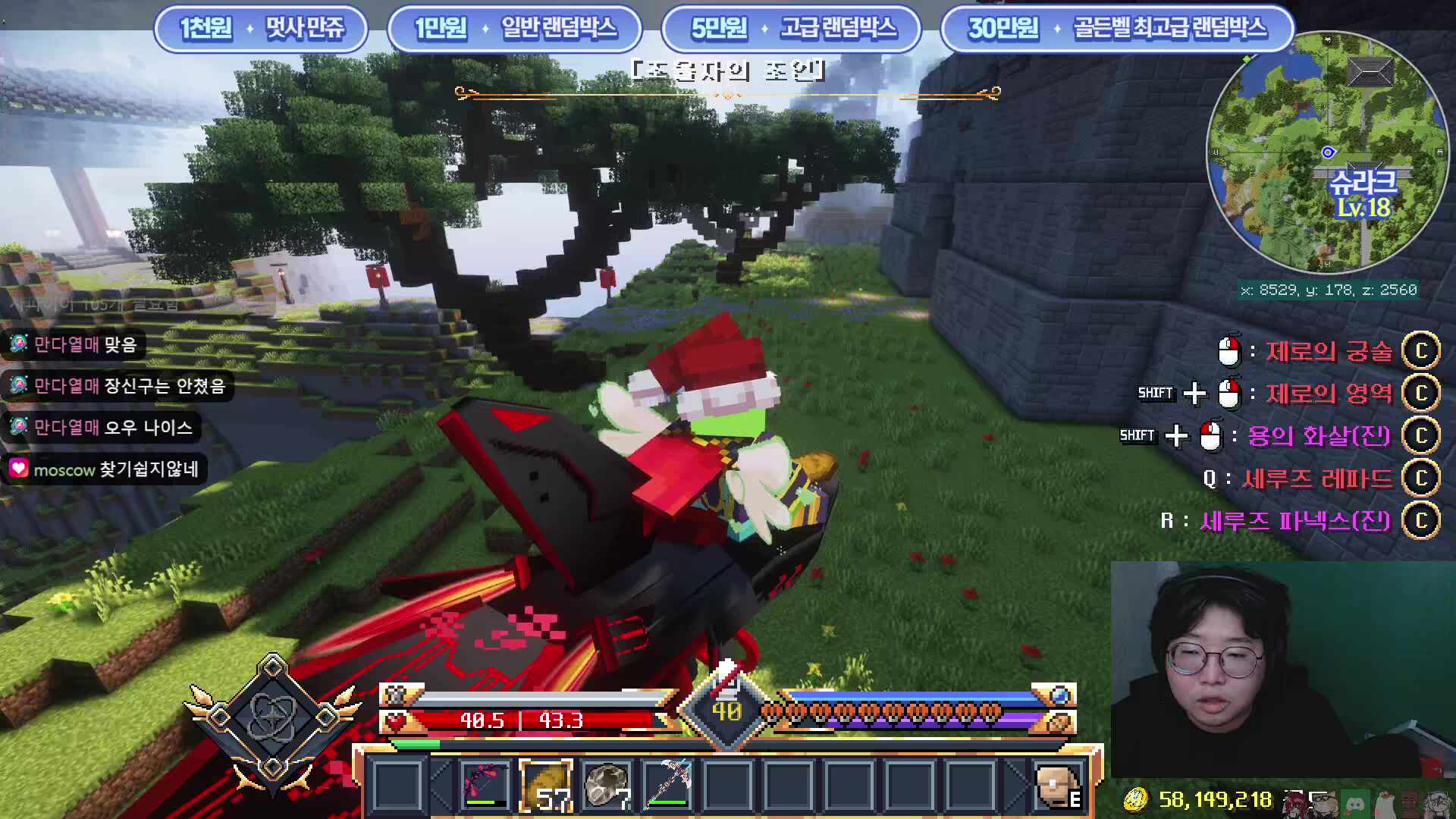This screenshot has height=819, width=1456.
Task: Click 만다열매's profile icon in the chat overlay
Action: [x=18, y=342]
